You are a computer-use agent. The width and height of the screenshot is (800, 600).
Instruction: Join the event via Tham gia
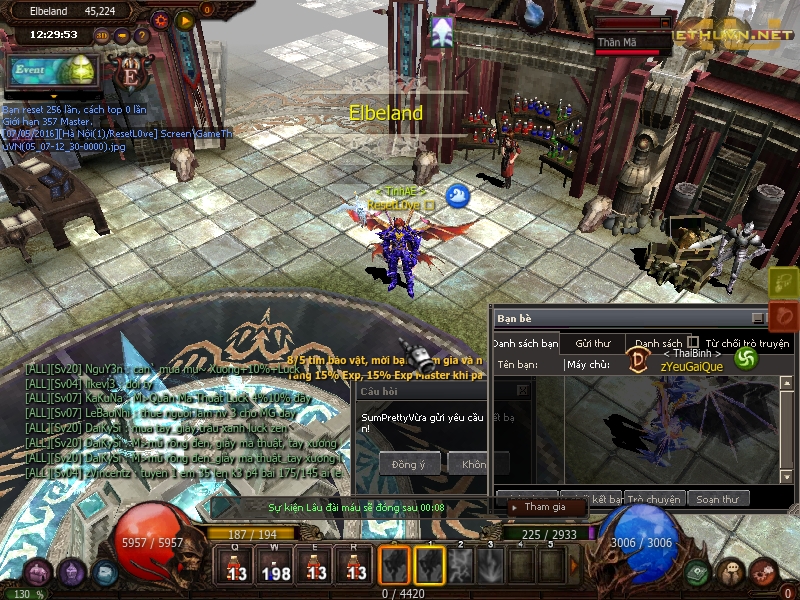click(x=546, y=507)
